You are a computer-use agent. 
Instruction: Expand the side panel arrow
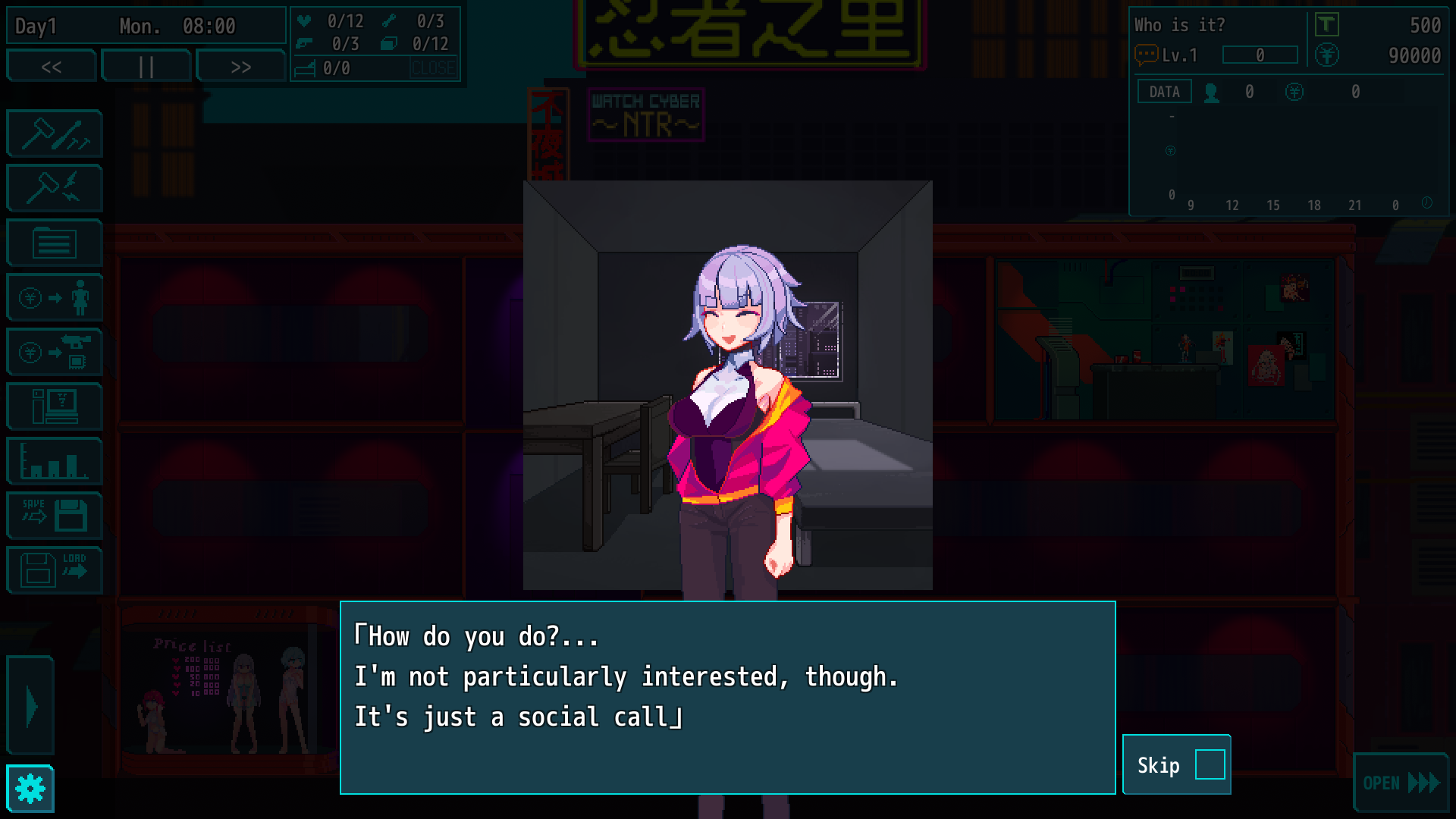coord(31,707)
